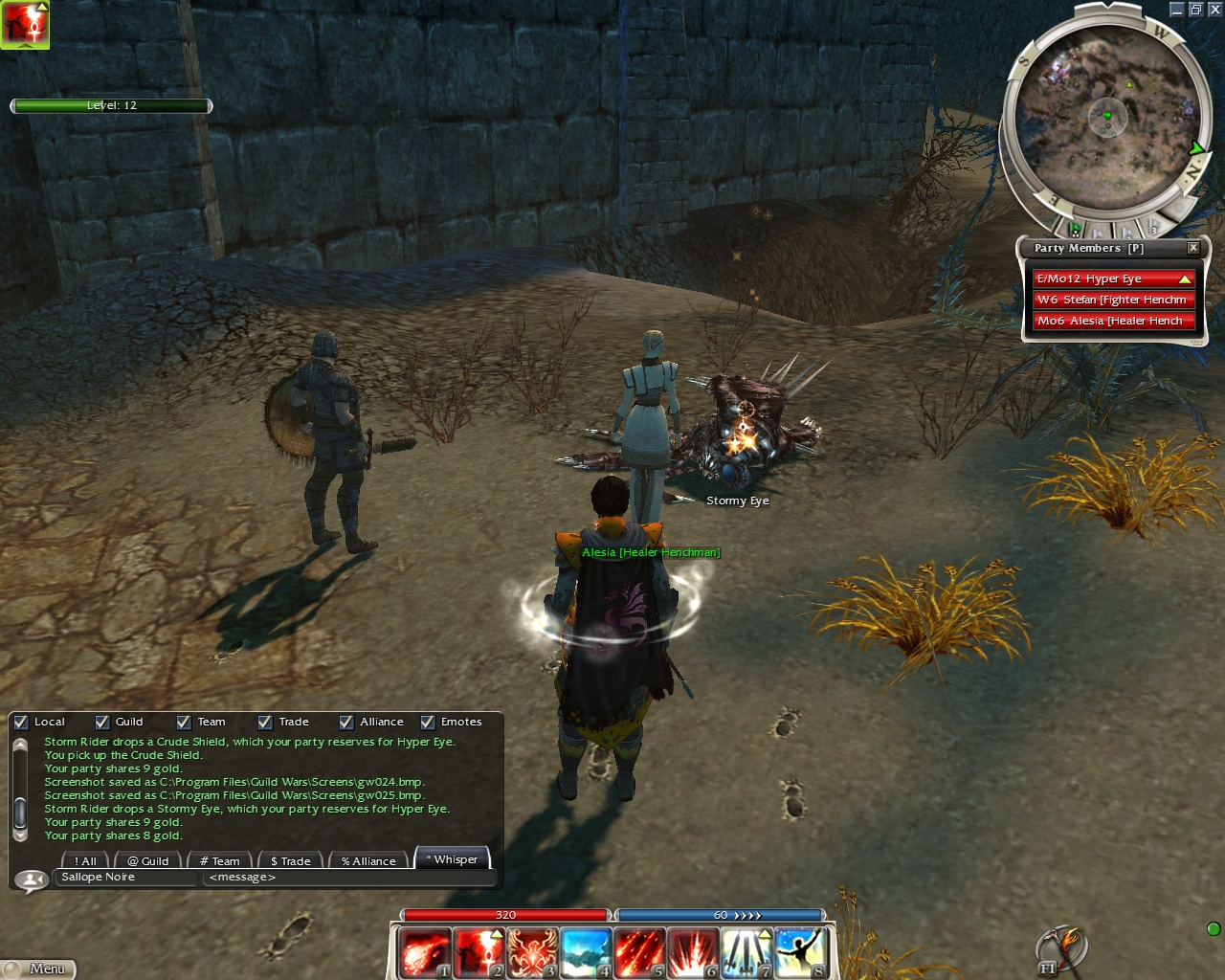Use the leaping figure skill in slot 8
1225x980 pixels.
pyautogui.click(x=800, y=953)
